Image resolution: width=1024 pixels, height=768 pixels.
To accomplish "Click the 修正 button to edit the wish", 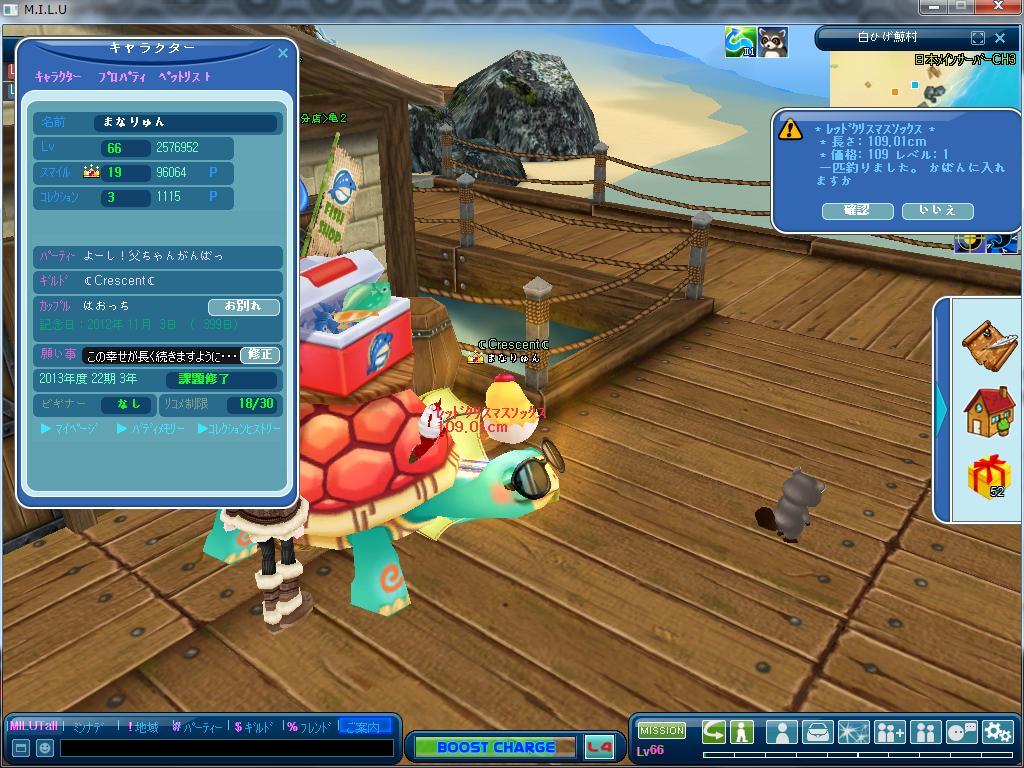I will (259, 355).
